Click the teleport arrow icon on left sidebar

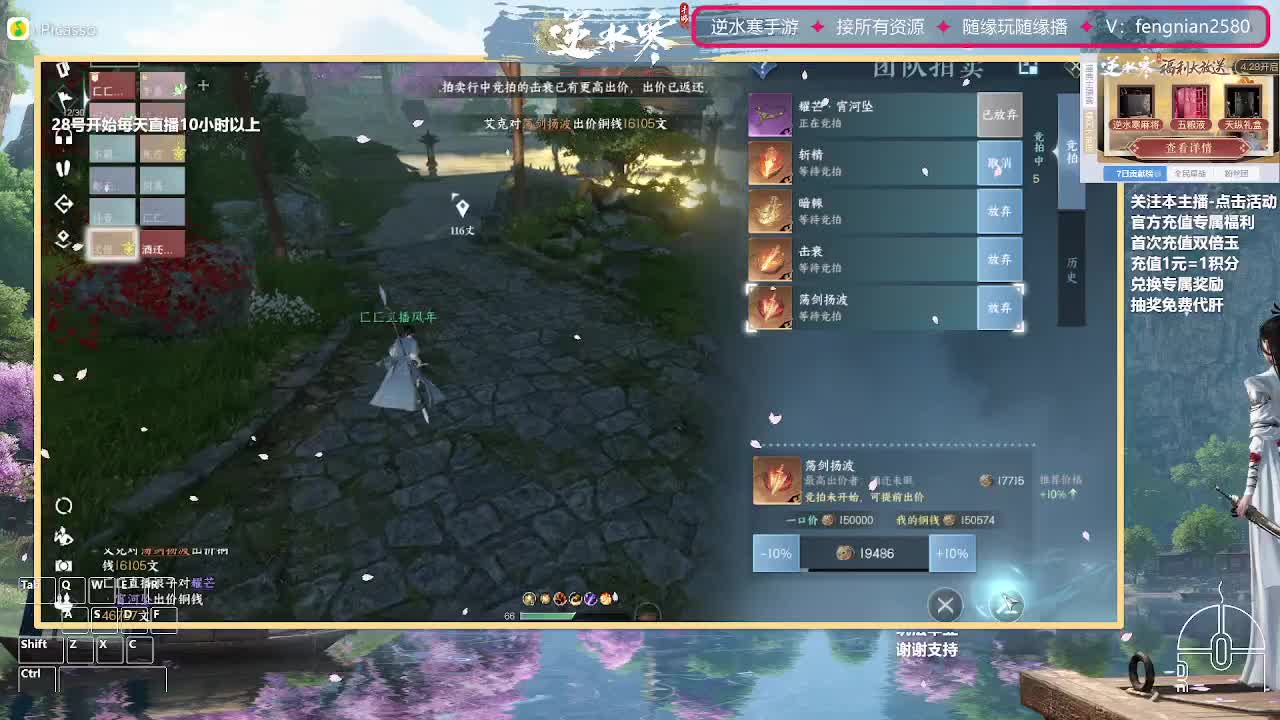(63, 201)
